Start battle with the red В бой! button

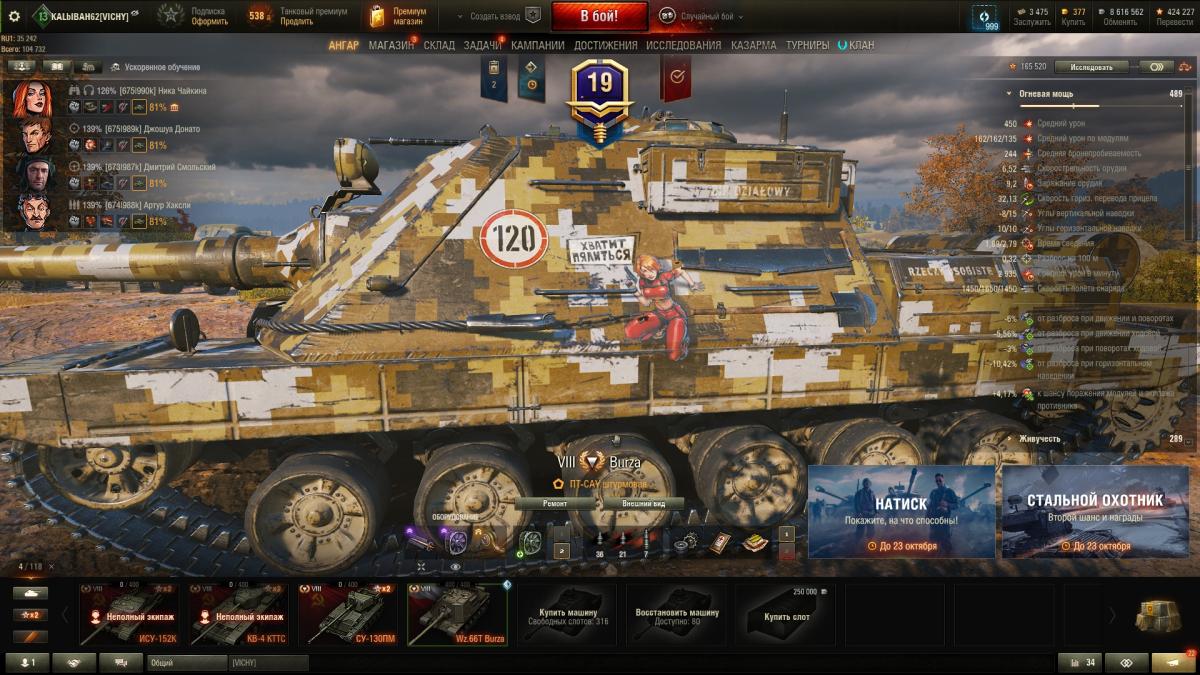599,16
